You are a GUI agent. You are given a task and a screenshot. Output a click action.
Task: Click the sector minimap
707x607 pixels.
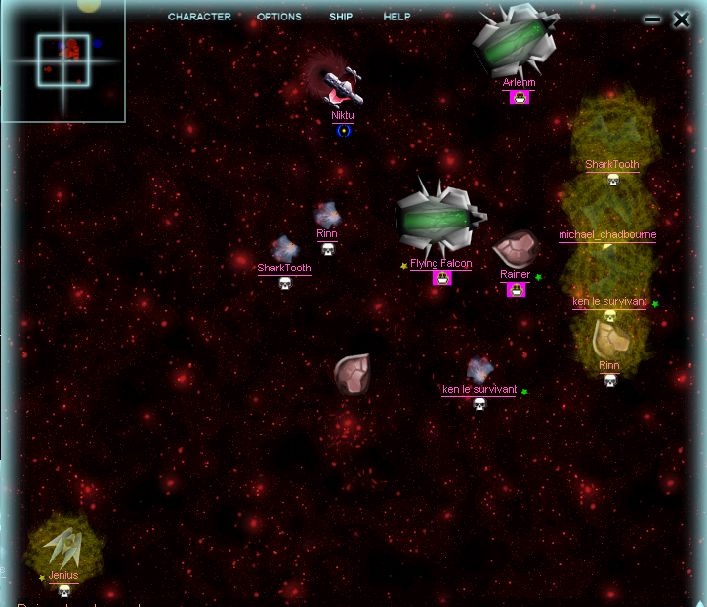tap(63, 60)
